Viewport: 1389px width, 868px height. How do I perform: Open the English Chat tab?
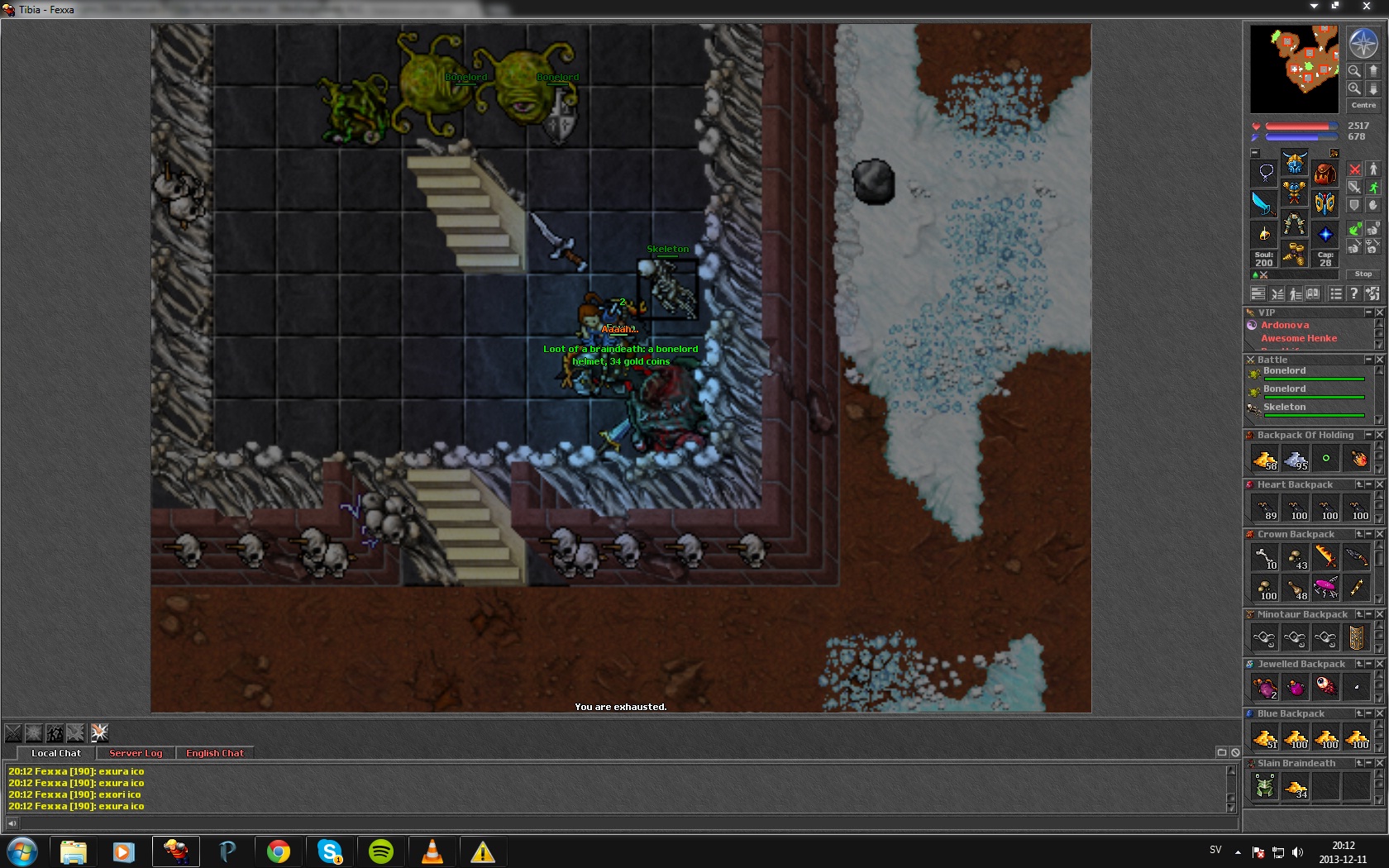[x=215, y=753]
